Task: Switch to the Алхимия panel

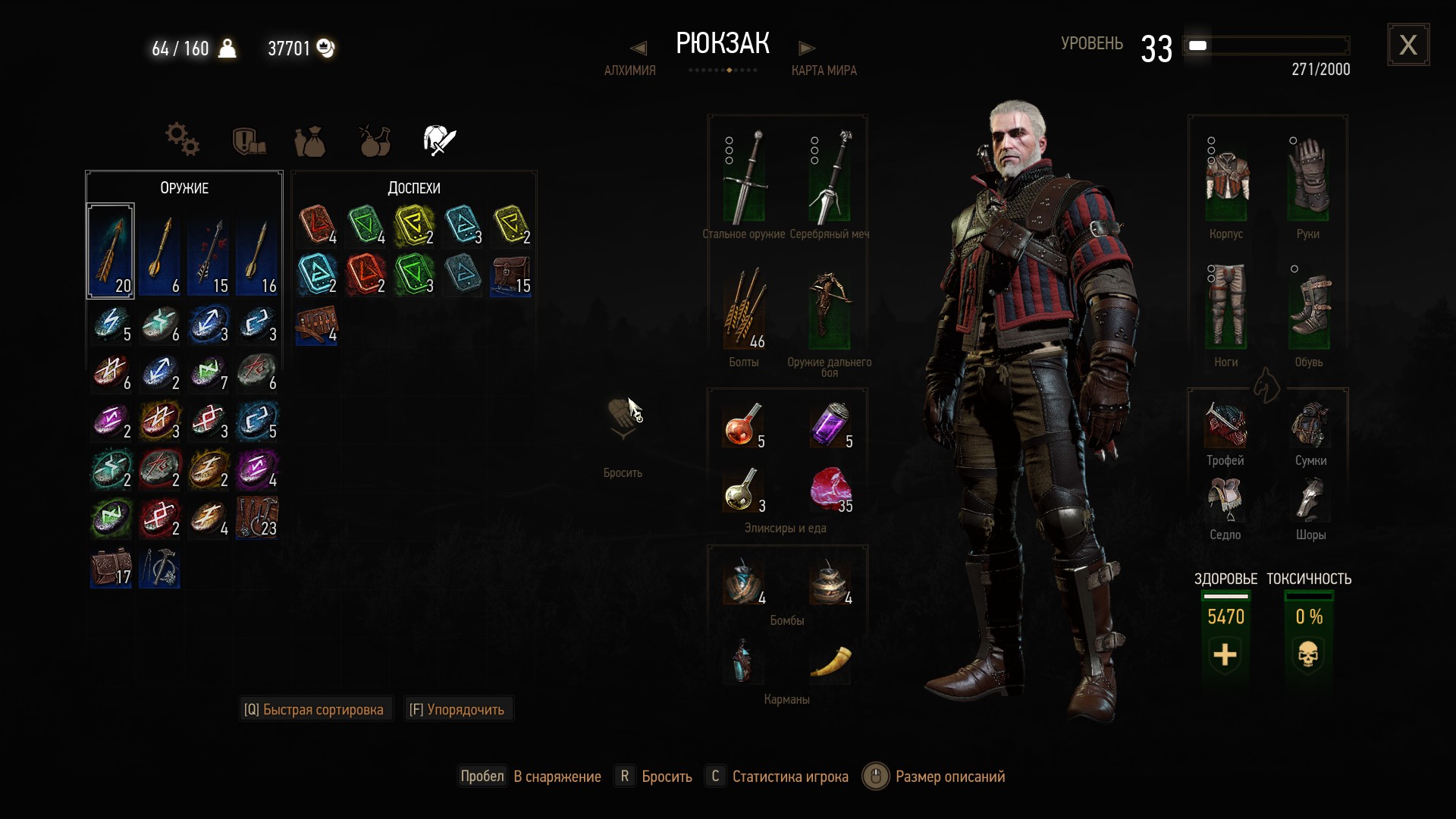Action: click(x=629, y=71)
